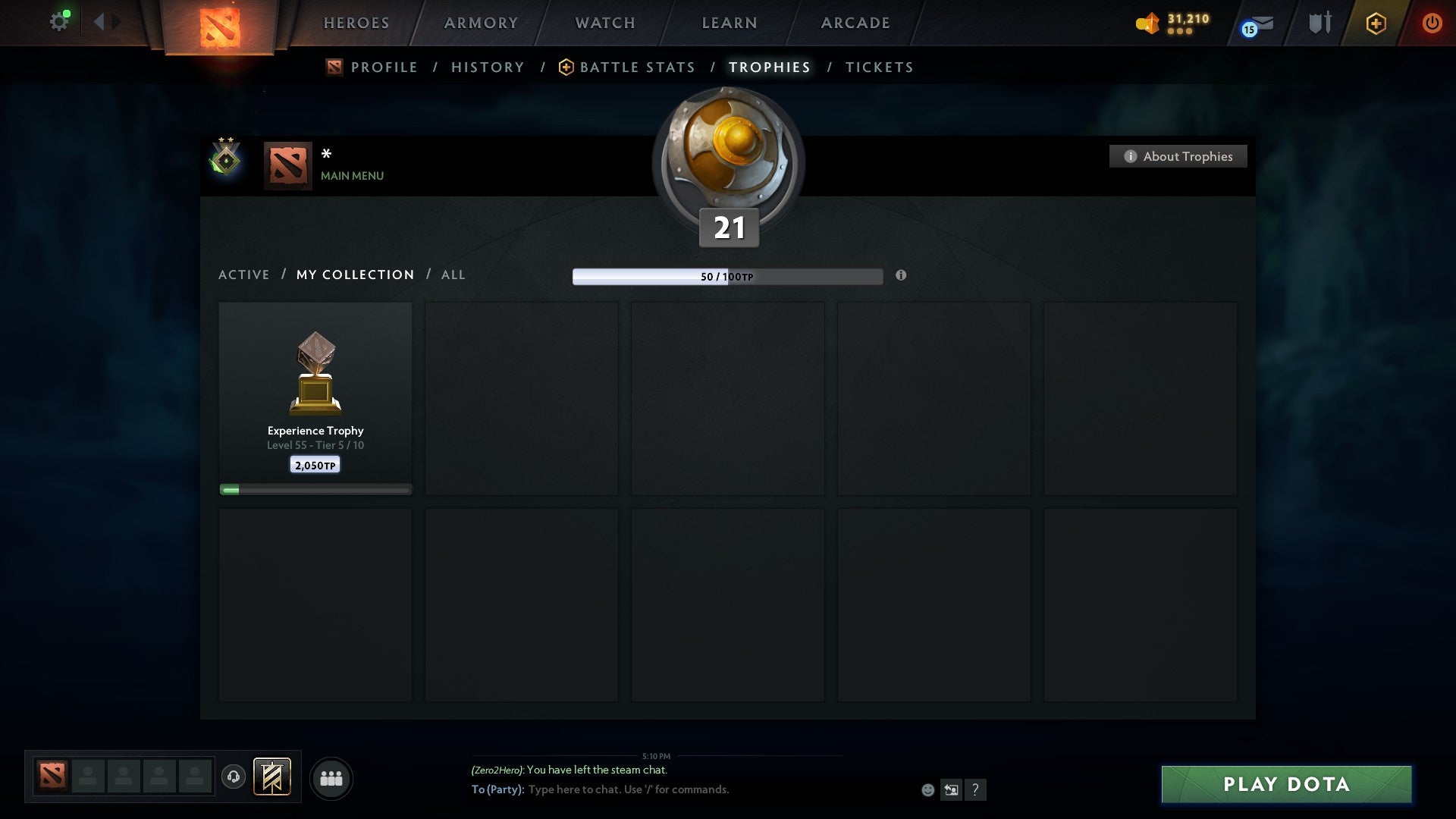Open Dota Plus with the gold plus icon
Image resolution: width=1456 pixels, height=819 pixels.
pyautogui.click(x=1376, y=23)
